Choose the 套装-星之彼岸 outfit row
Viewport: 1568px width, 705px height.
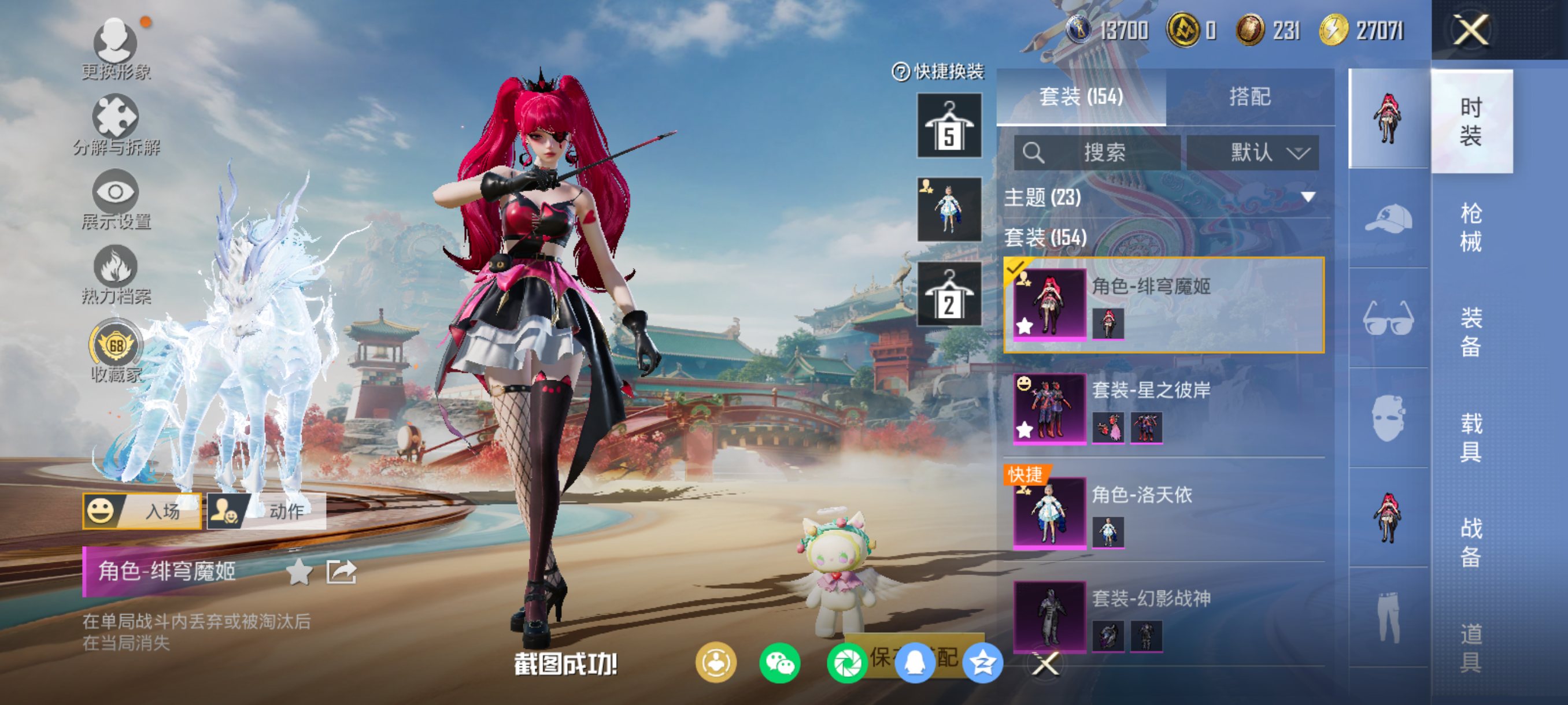pos(1164,408)
